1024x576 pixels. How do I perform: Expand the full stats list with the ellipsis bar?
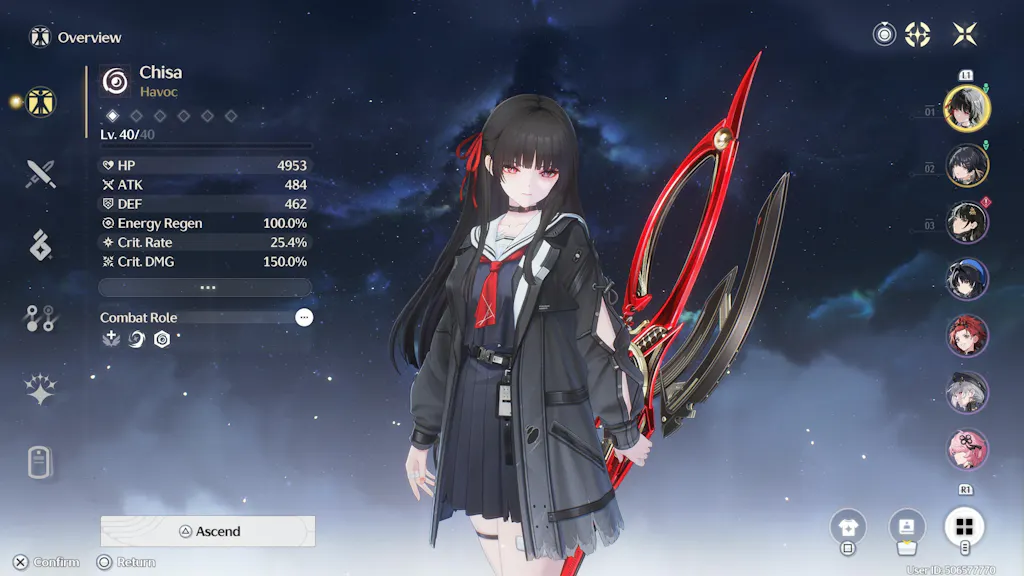coord(207,287)
